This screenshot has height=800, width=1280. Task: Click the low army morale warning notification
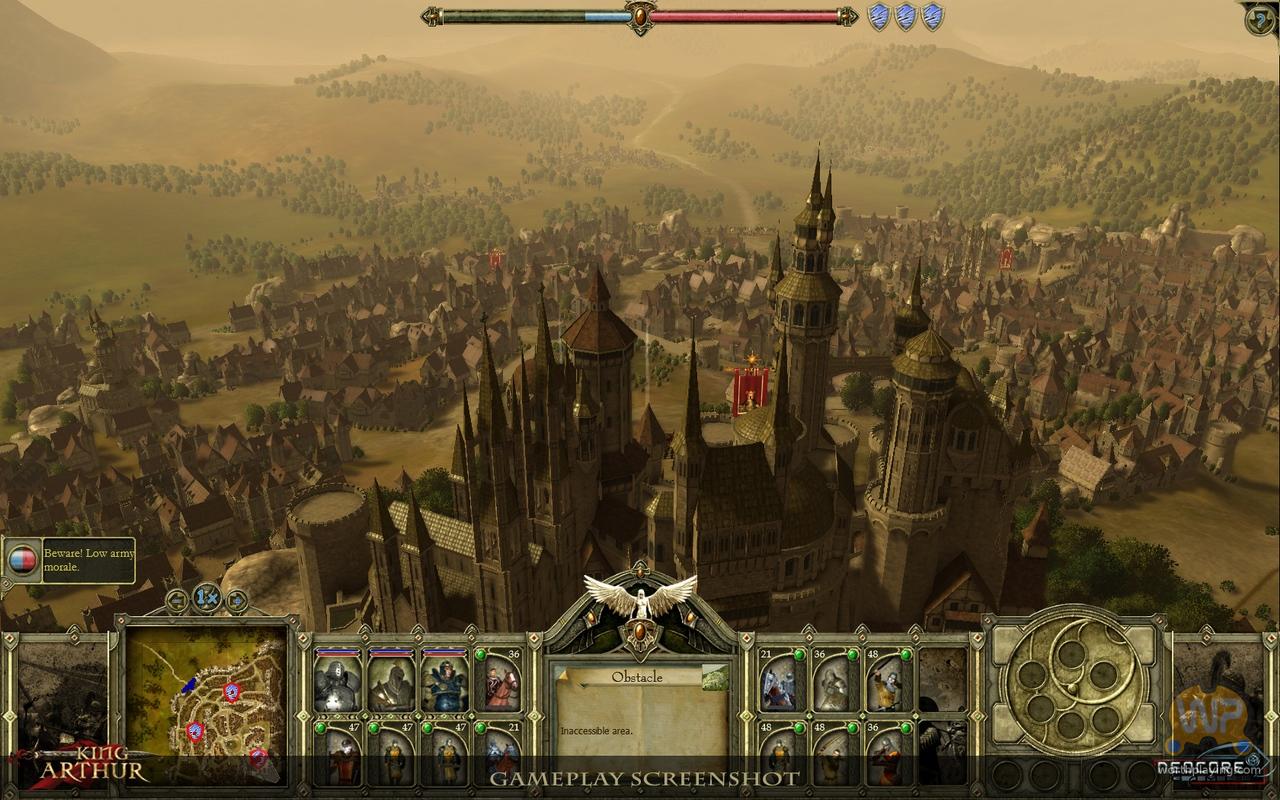pos(68,560)
